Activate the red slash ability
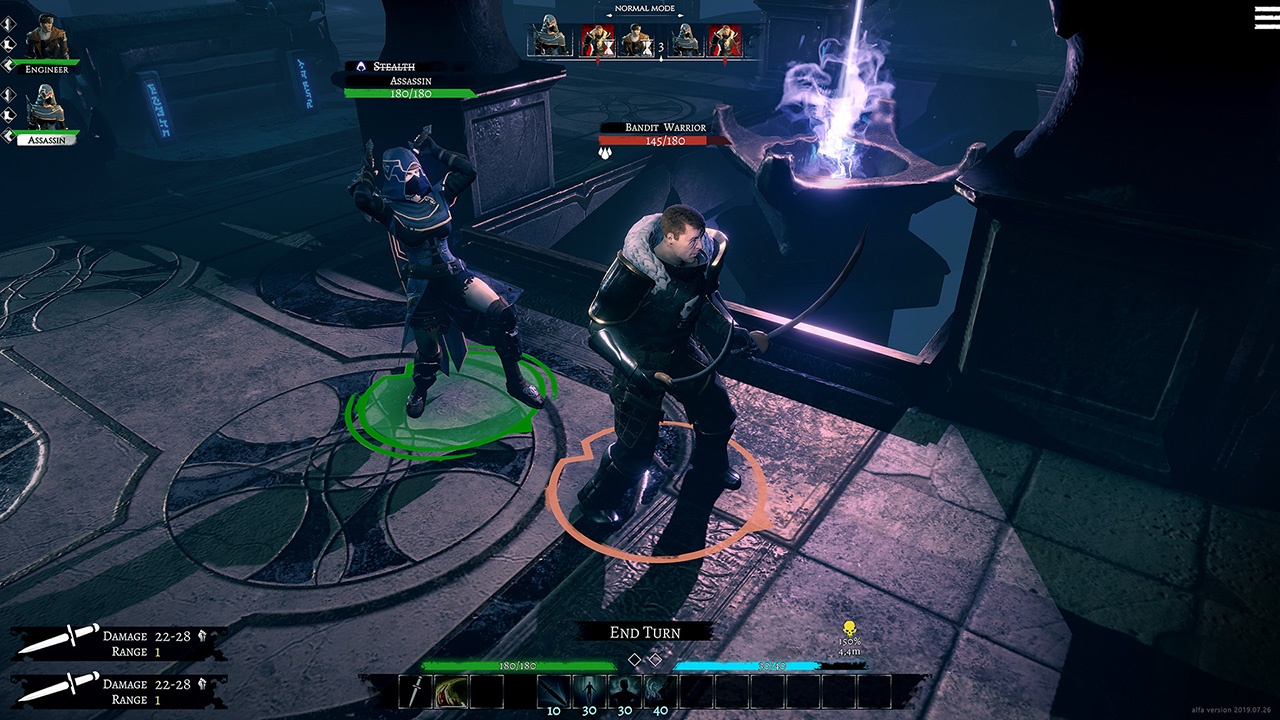Image resolution: width=1280 pixels, height=720 pixels. pos(450,691)
